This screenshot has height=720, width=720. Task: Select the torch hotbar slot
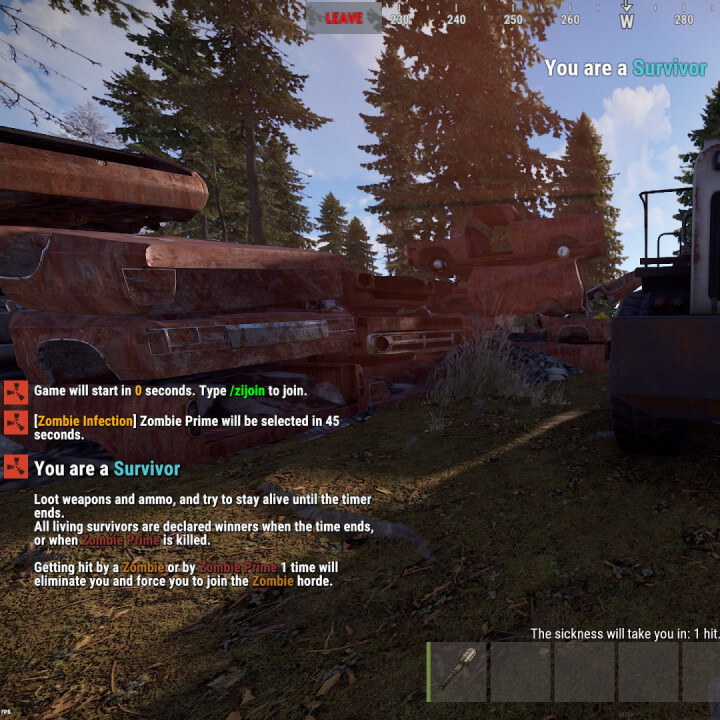tap(459, 671)
